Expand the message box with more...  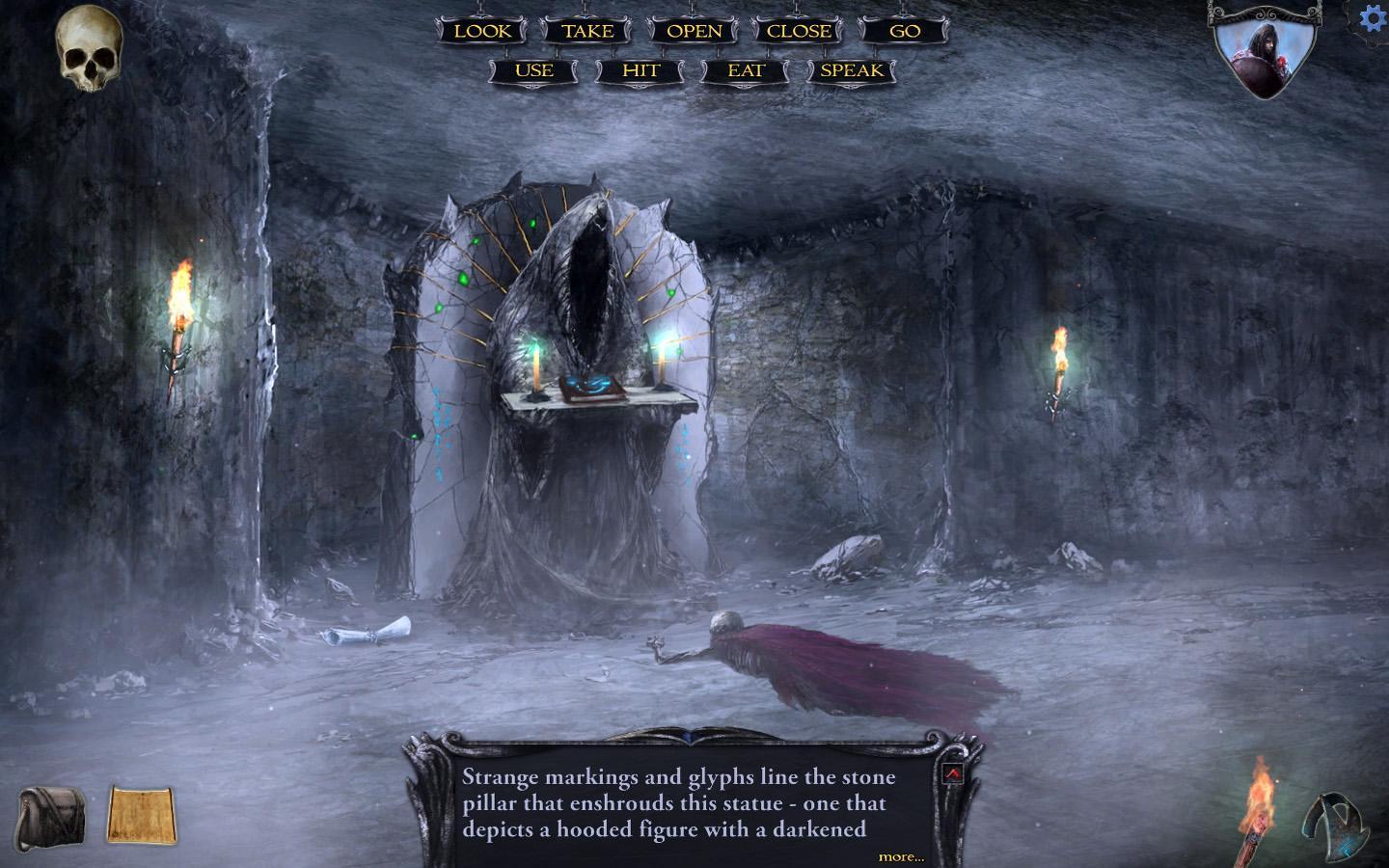coord(902,856)
